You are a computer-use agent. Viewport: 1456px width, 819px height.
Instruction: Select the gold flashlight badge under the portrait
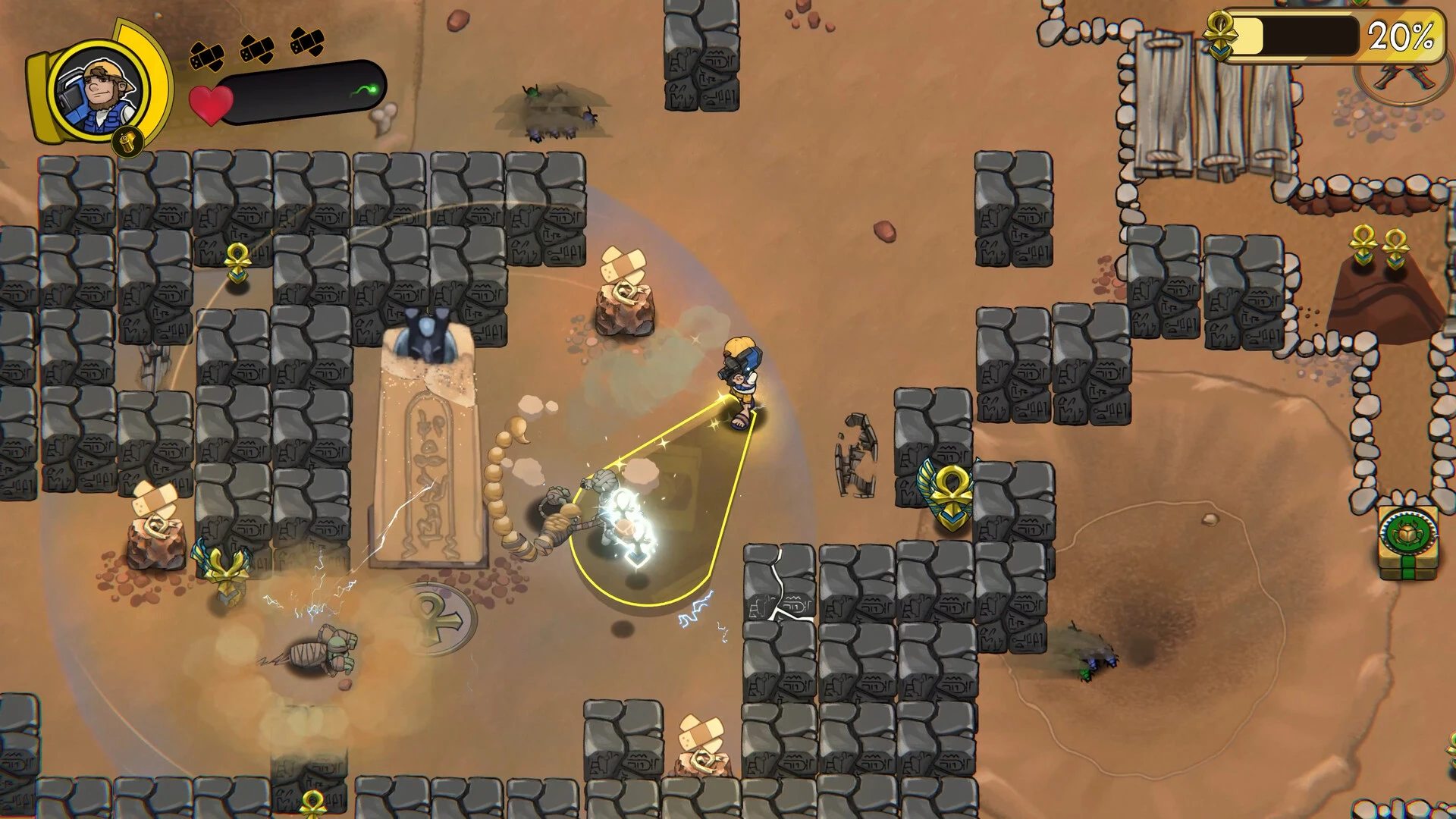click(128, 141)
